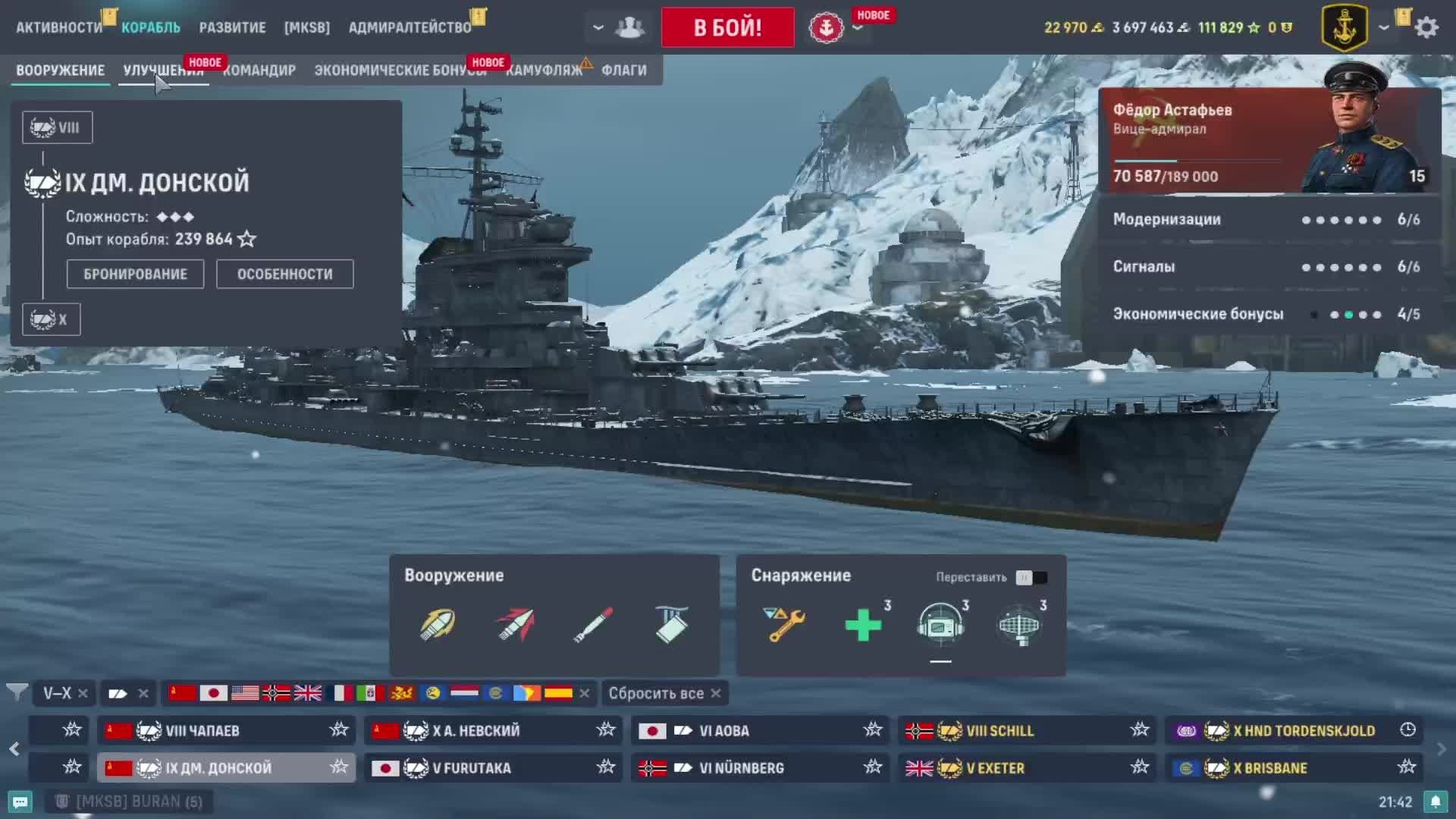Open the chat window icon

(x=20, y=802)
